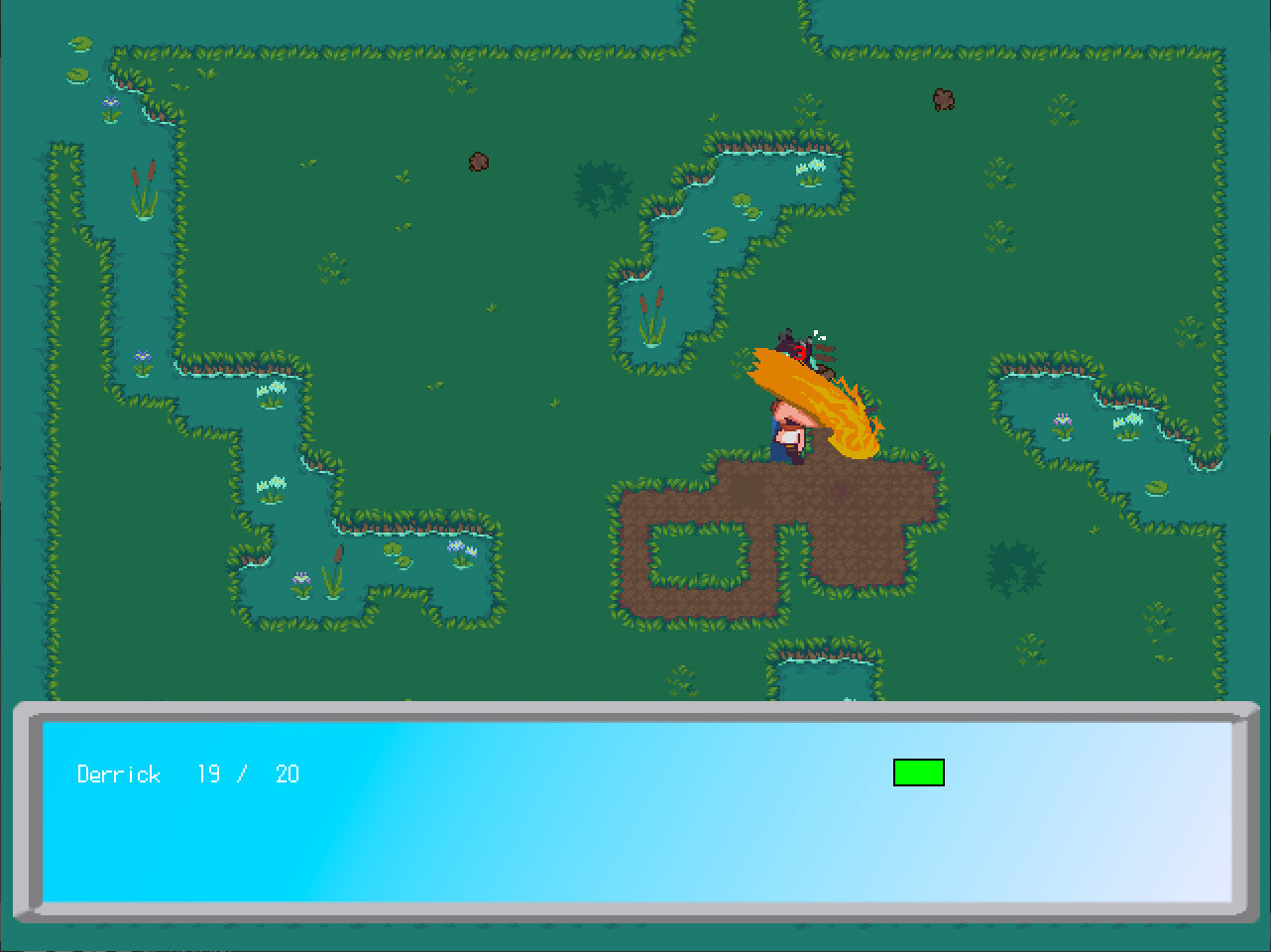Screen dimensions: 1271x952
Task: Click the pond at the bottom of the map
Action: 828,679
